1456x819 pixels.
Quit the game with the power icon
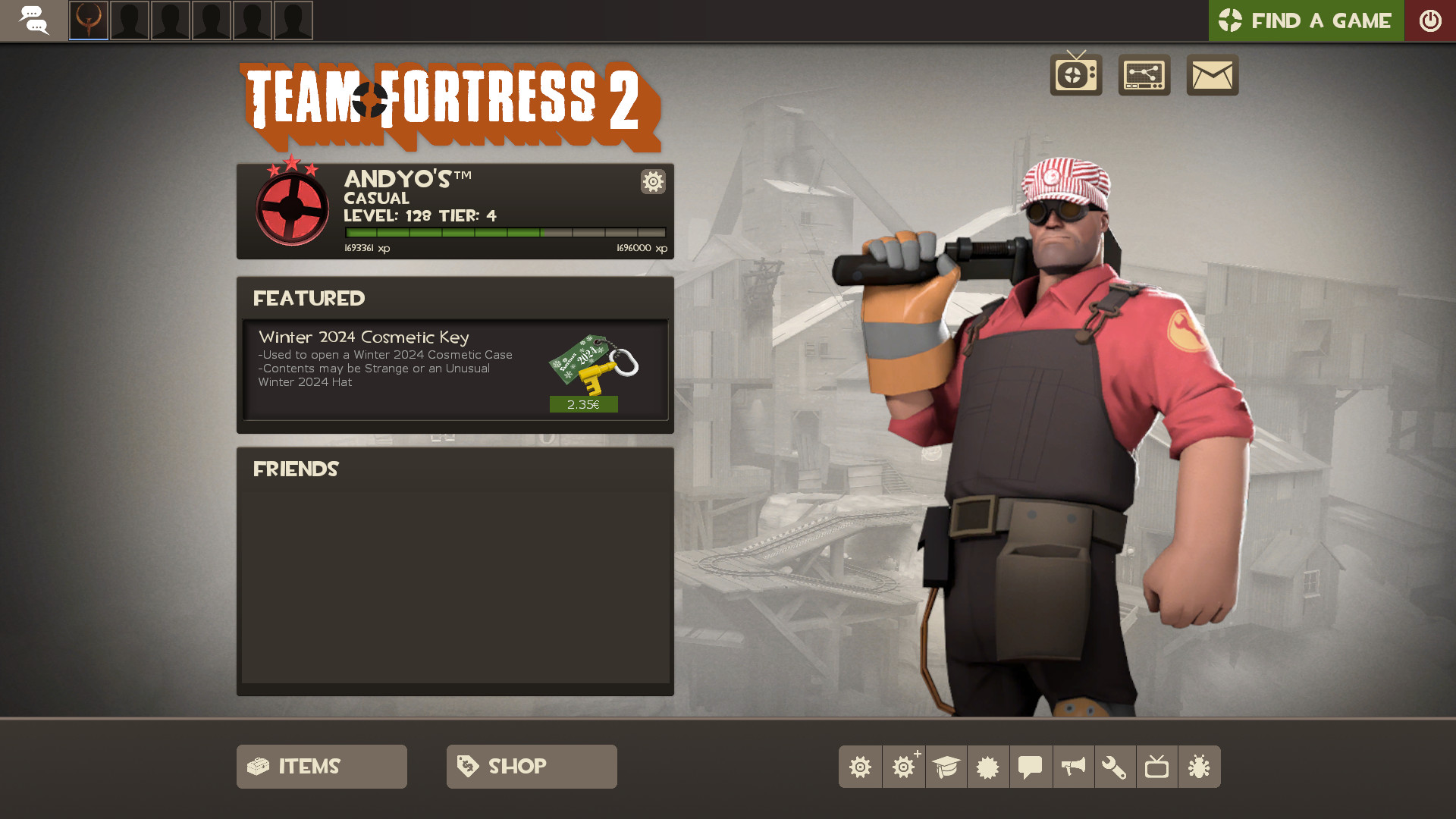tap(1430, 20)
